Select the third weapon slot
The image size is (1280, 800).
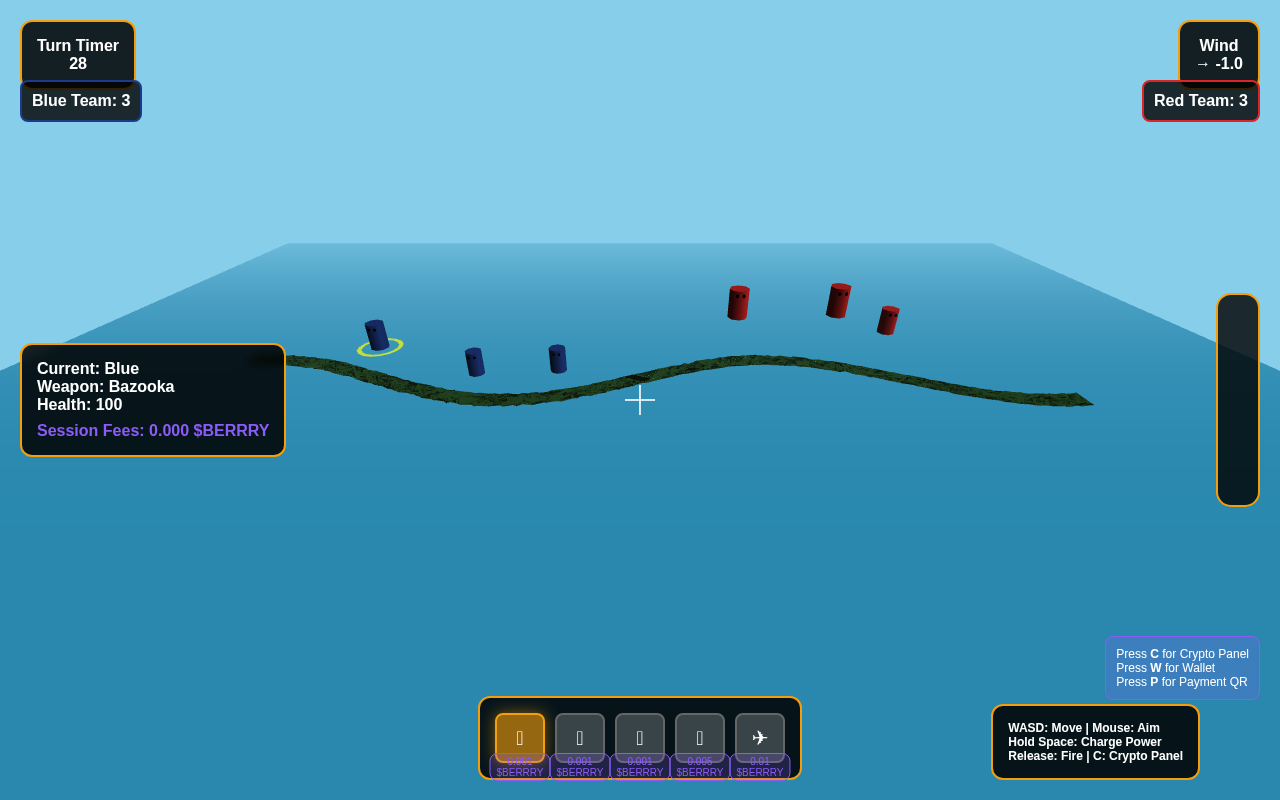[640, 735]
